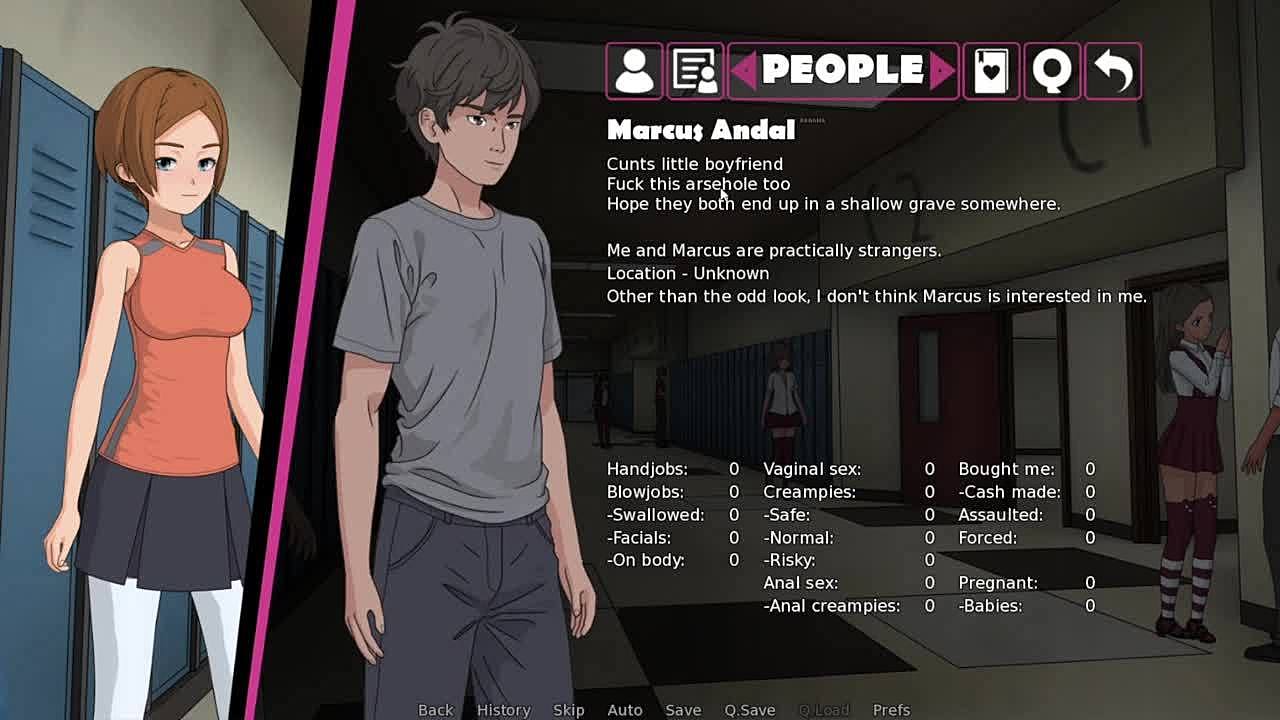Open the notes document icon

[695, 71]
